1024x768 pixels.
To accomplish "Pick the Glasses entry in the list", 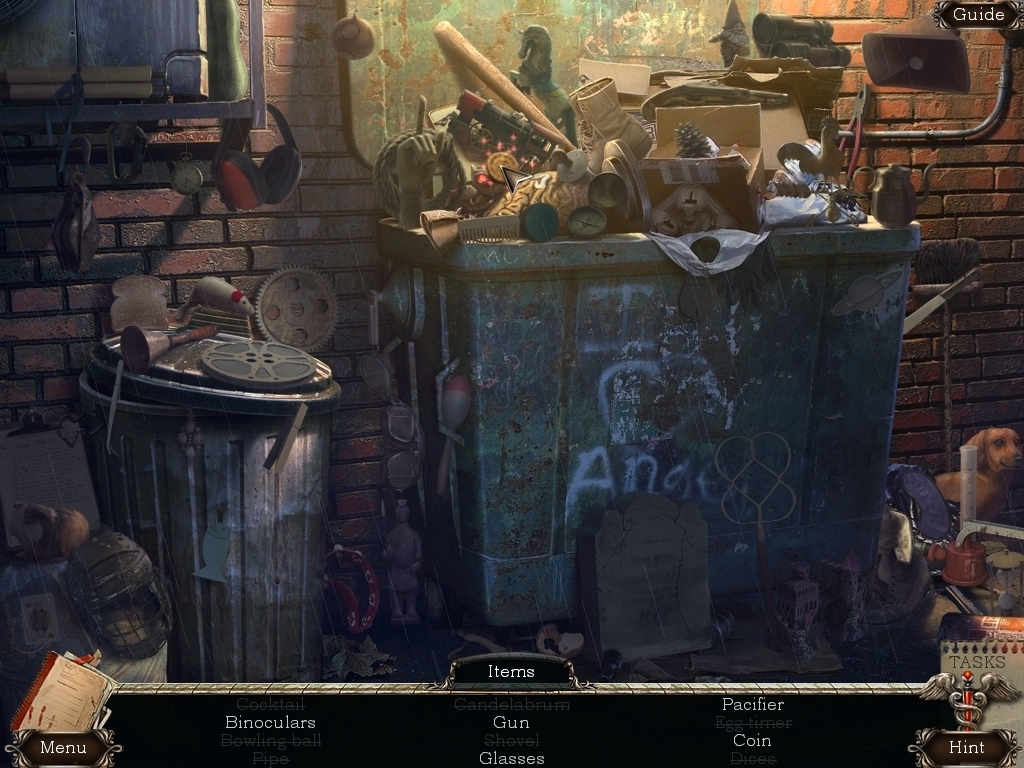I will coord(511,758).
